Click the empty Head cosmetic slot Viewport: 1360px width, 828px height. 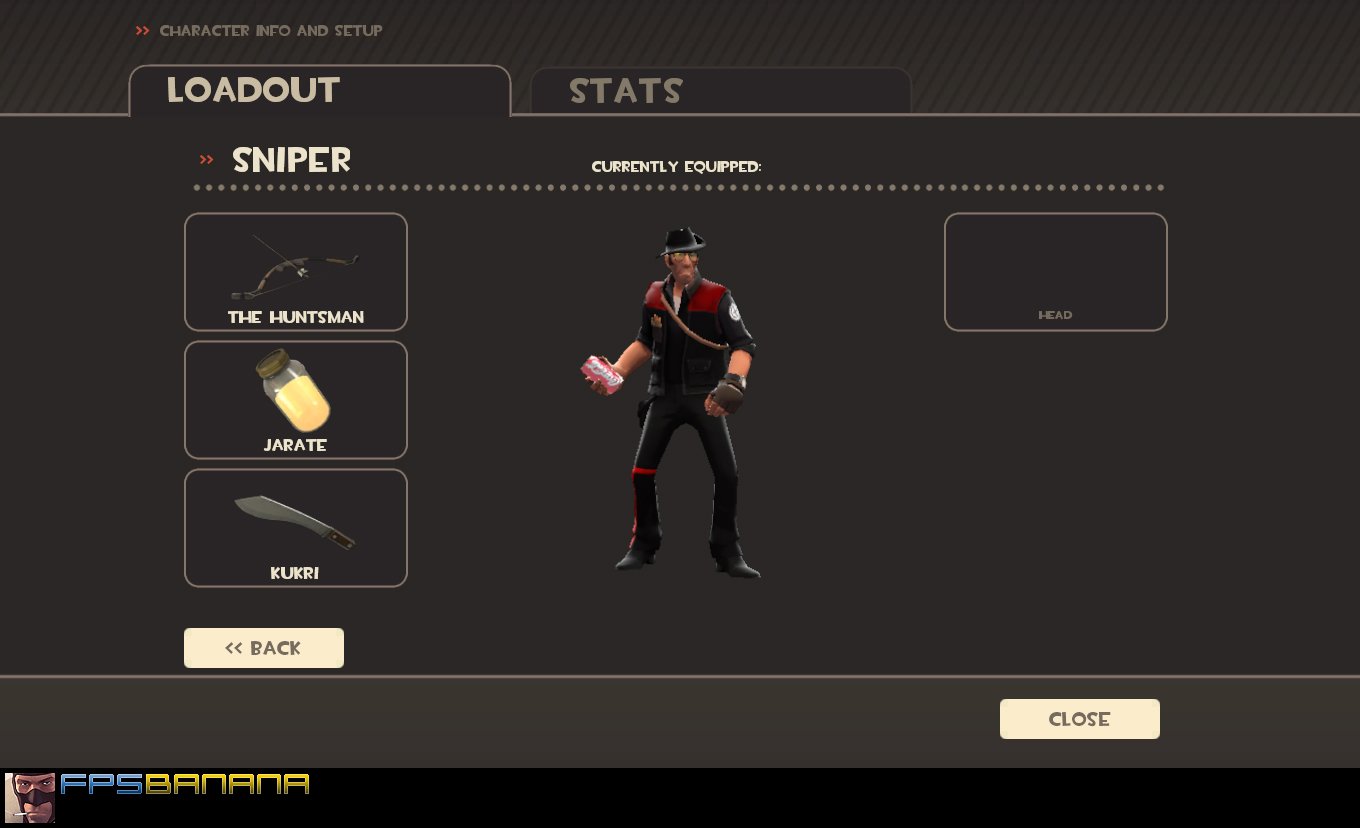[1055, 271]
